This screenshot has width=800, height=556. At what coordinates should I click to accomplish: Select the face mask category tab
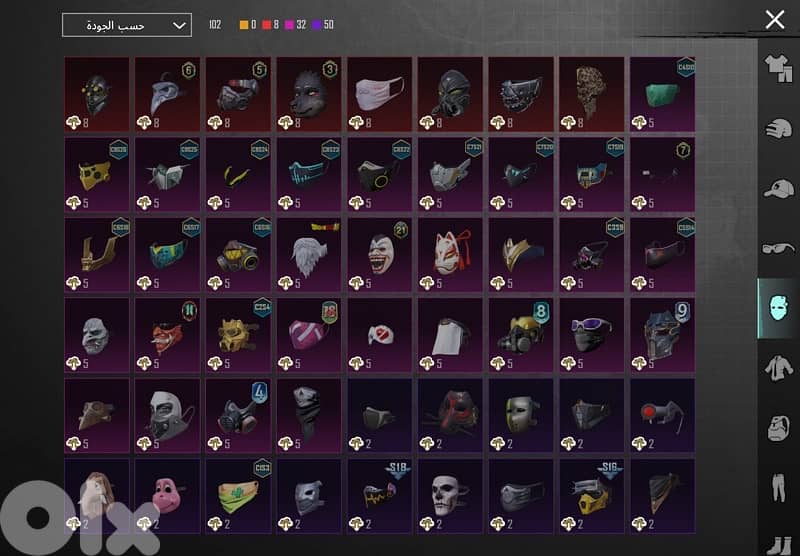coord(778,308)
